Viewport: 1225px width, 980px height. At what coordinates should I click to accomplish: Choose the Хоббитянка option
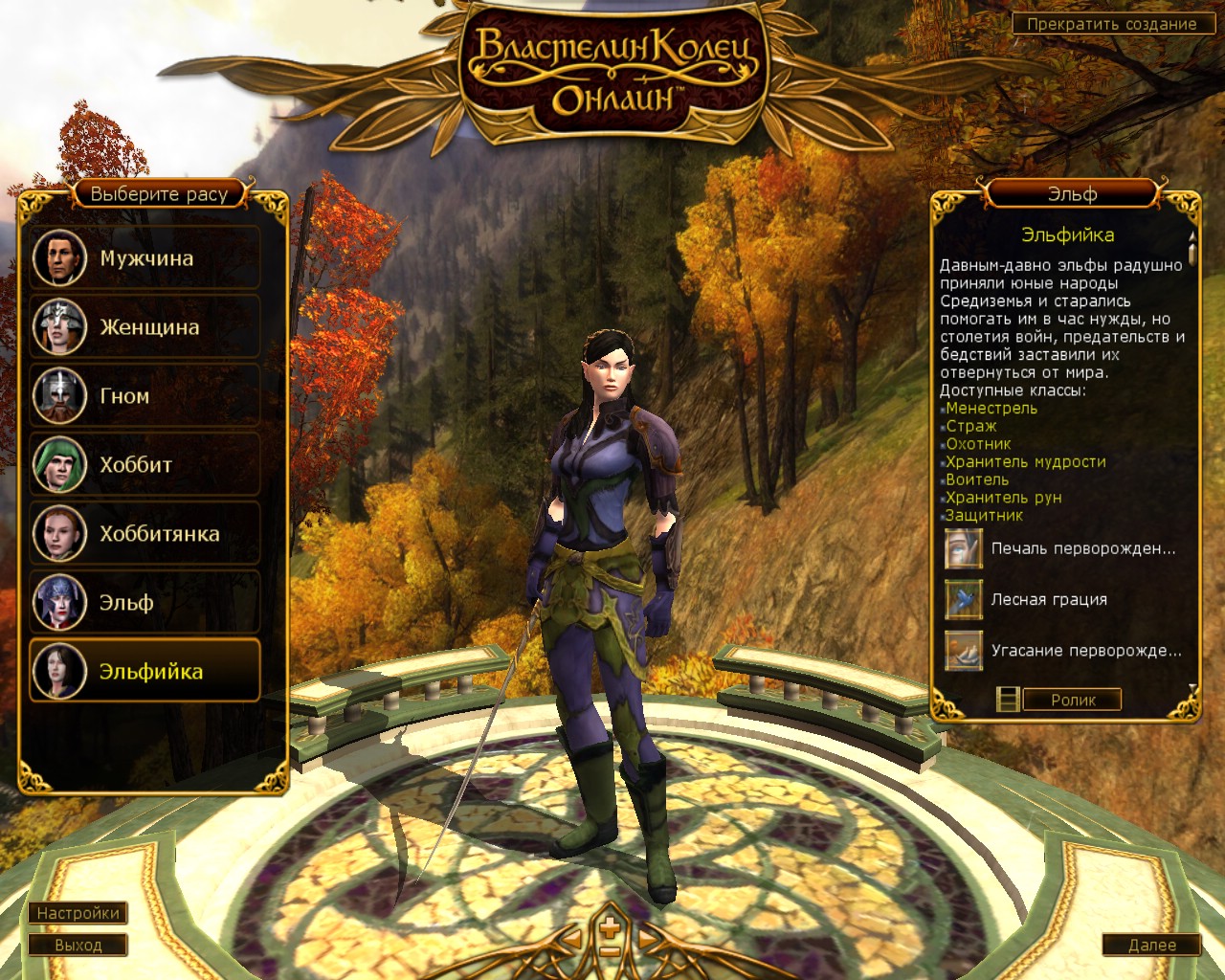(145, 534)
